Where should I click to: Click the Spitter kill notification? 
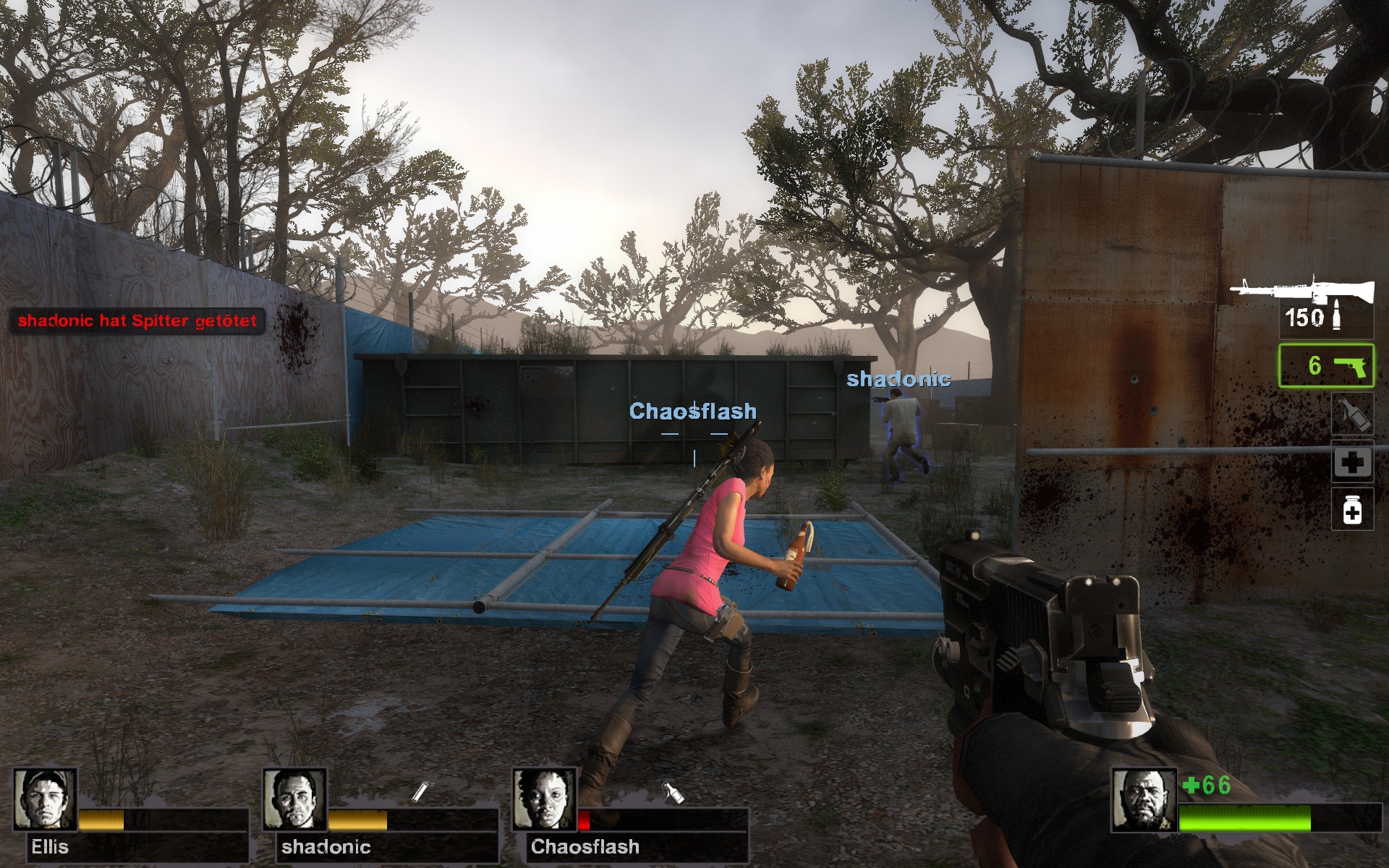pos(137,320)
